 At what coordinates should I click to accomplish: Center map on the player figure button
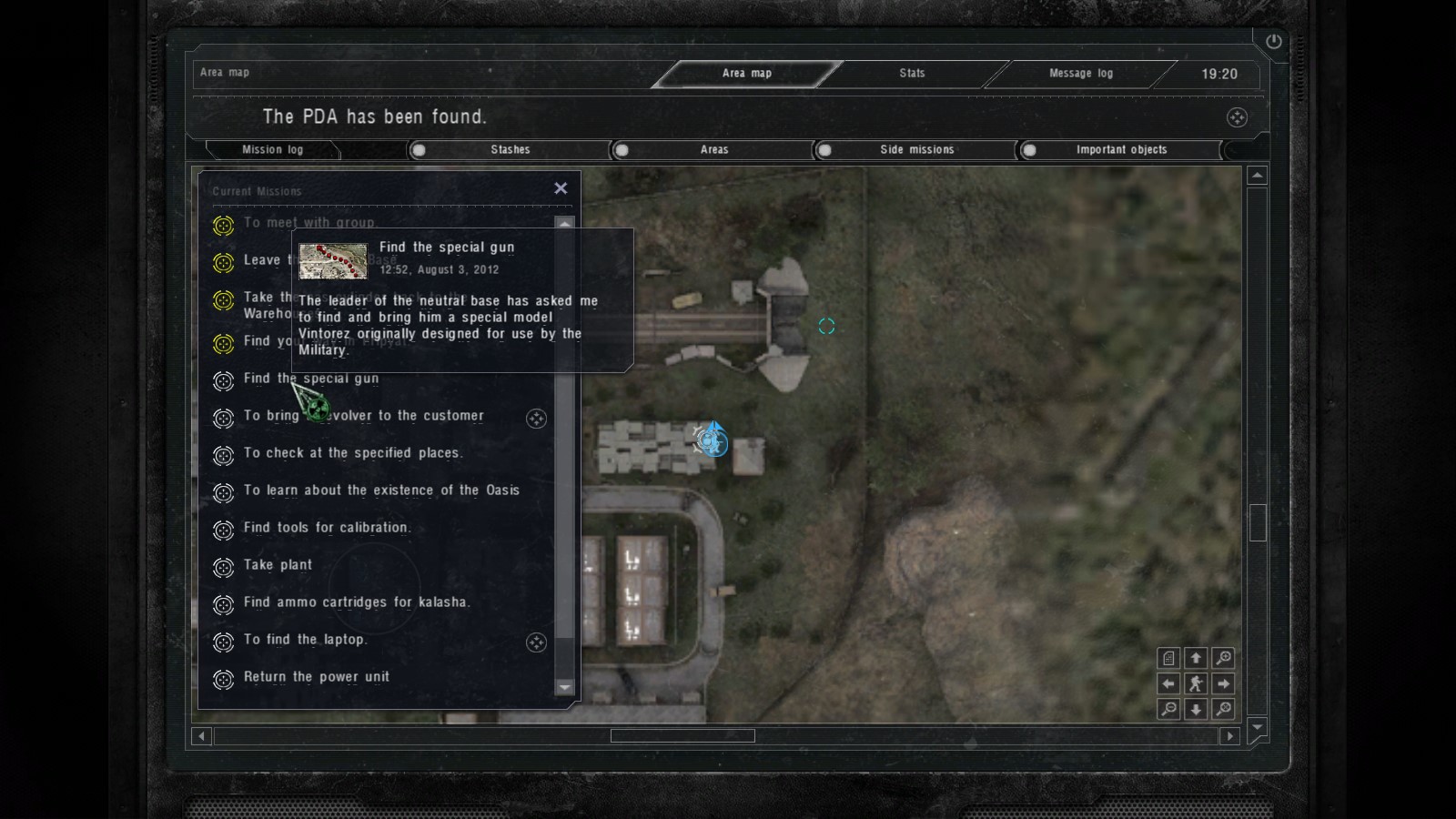[x=1196, y=683]
